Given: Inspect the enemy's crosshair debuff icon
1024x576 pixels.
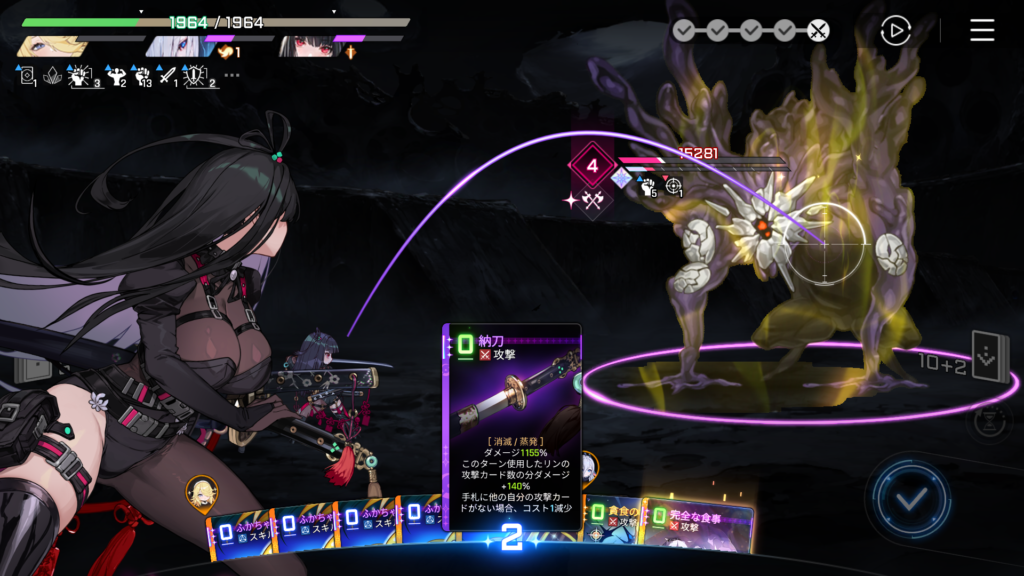Looking at the screenshot, I should [674, 185].
